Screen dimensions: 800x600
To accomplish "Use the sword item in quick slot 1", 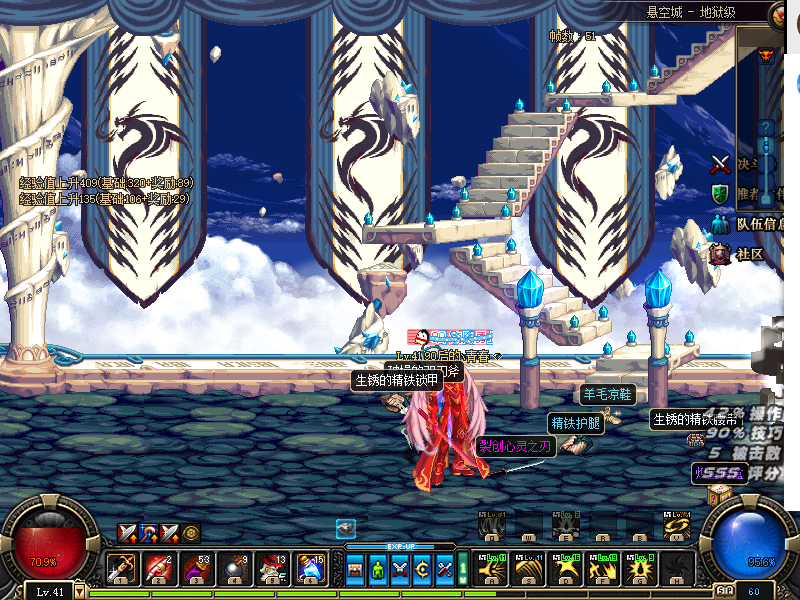I will point(122,569).
